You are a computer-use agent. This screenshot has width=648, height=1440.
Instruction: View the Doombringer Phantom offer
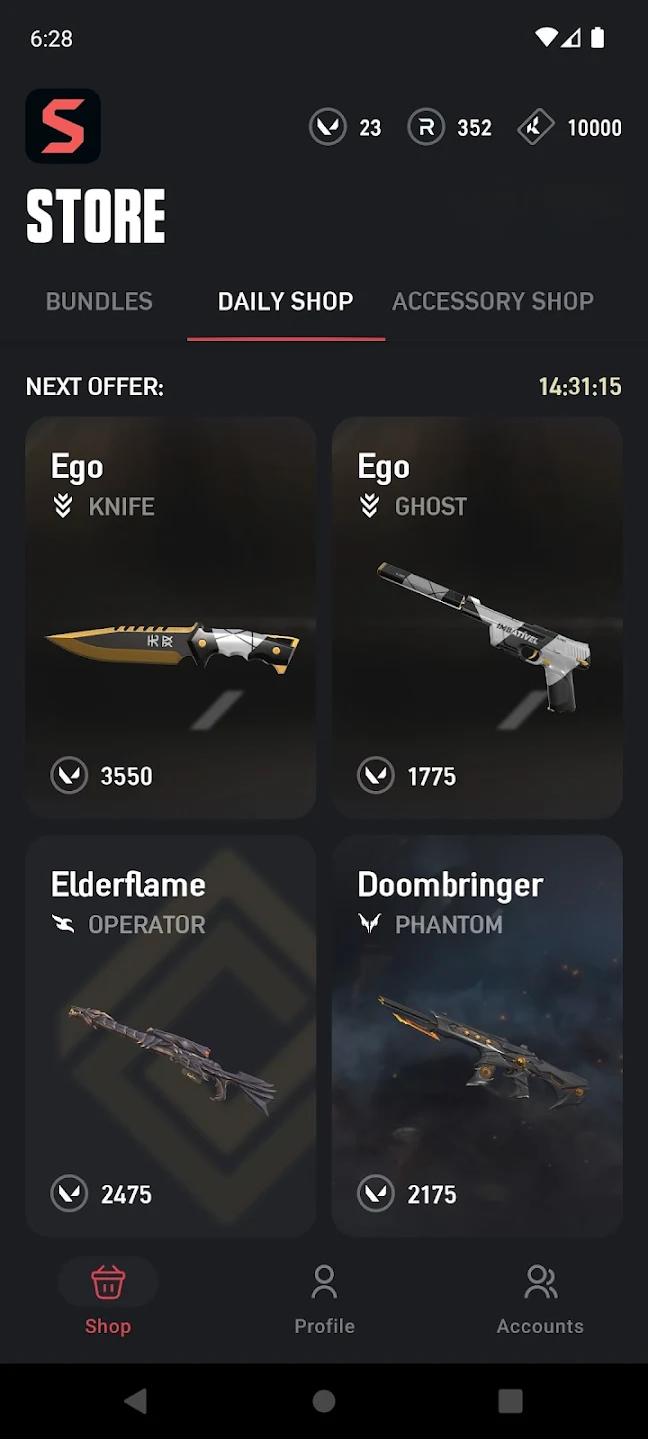coord(477,1035)
